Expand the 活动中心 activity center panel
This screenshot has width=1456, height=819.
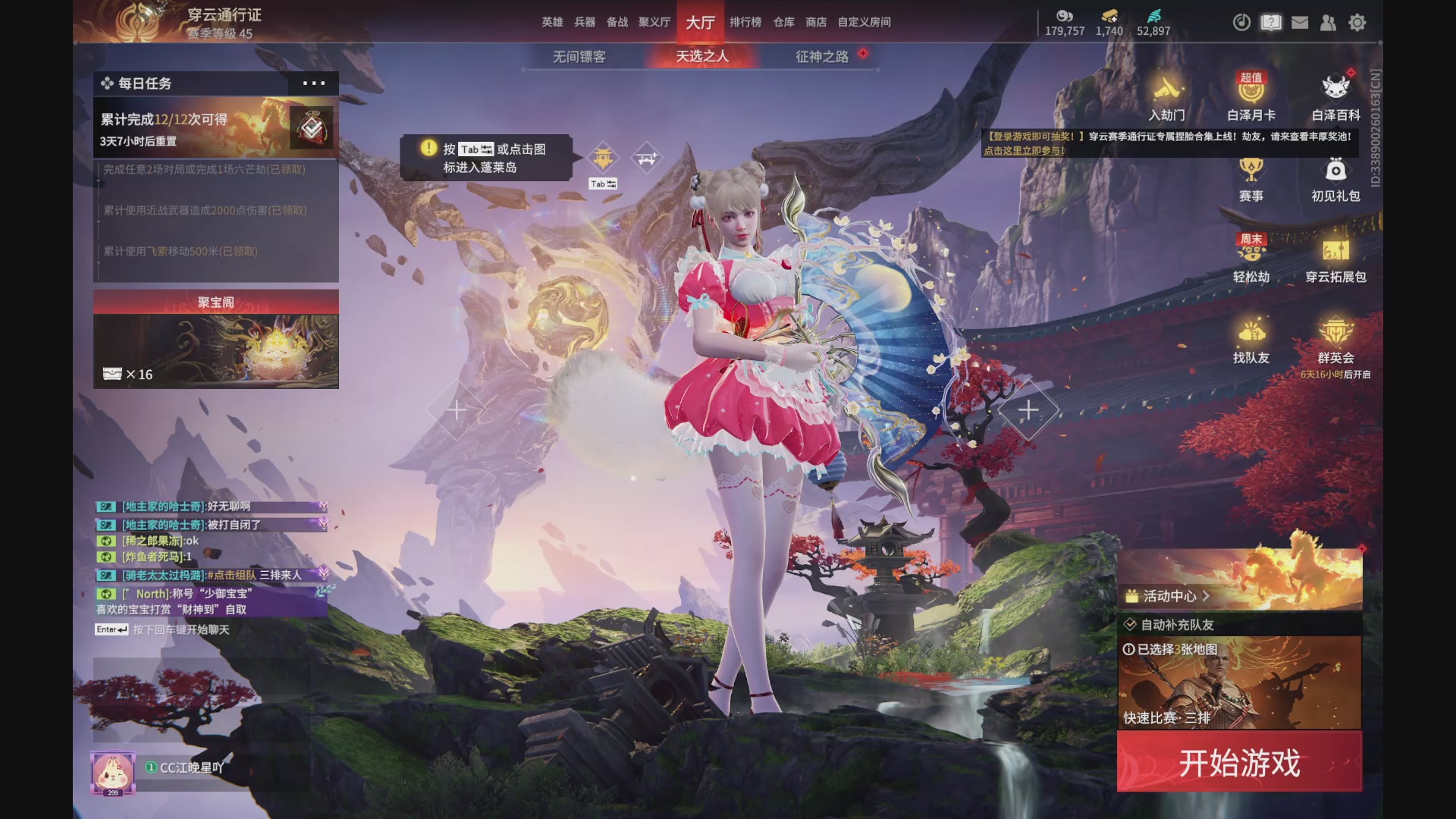pos(1168,597)
